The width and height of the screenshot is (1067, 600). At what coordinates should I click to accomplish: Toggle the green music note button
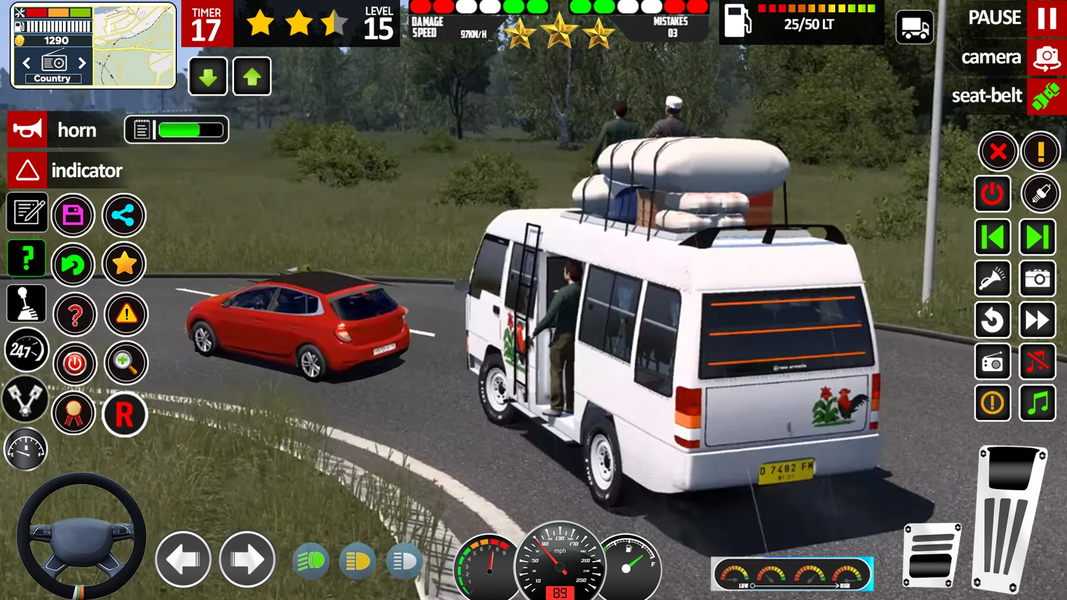point(1038,403)
